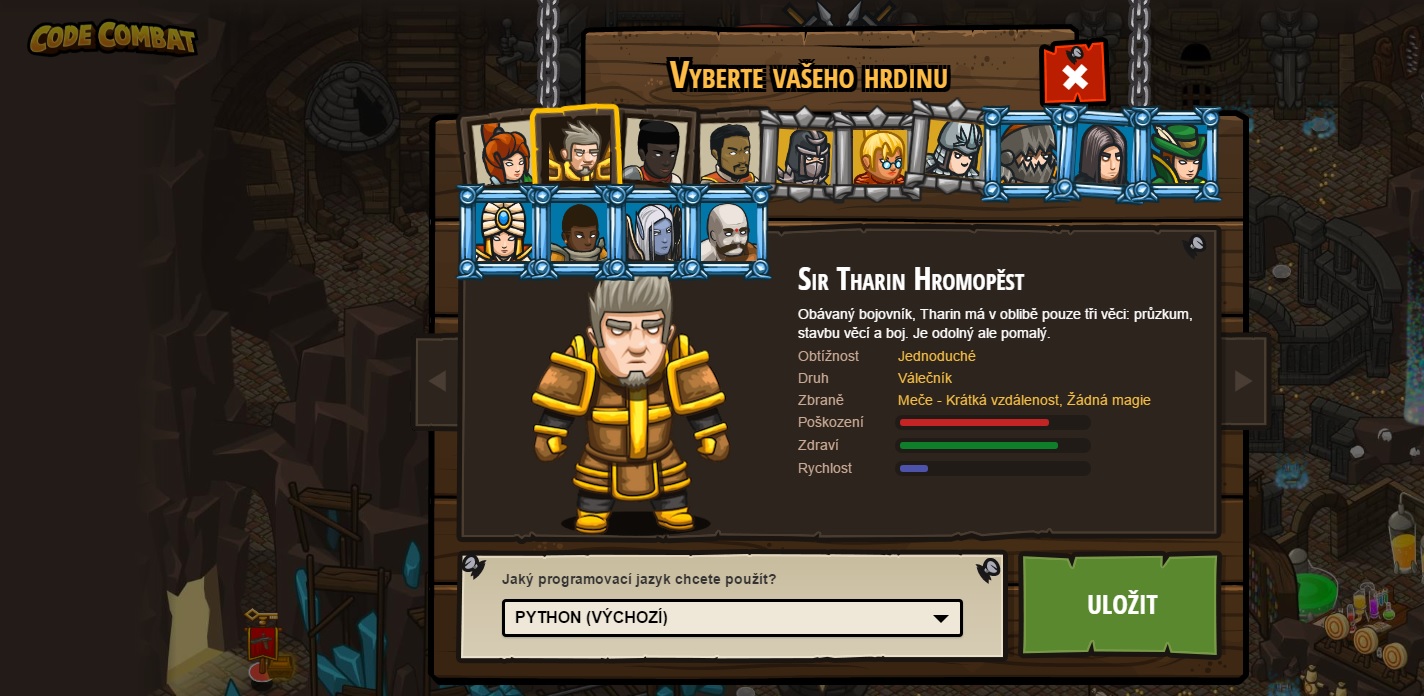The width and height of the screenshot is (1424, 696).
Task: Open the programming language dropdown
Action: (732, 618)
